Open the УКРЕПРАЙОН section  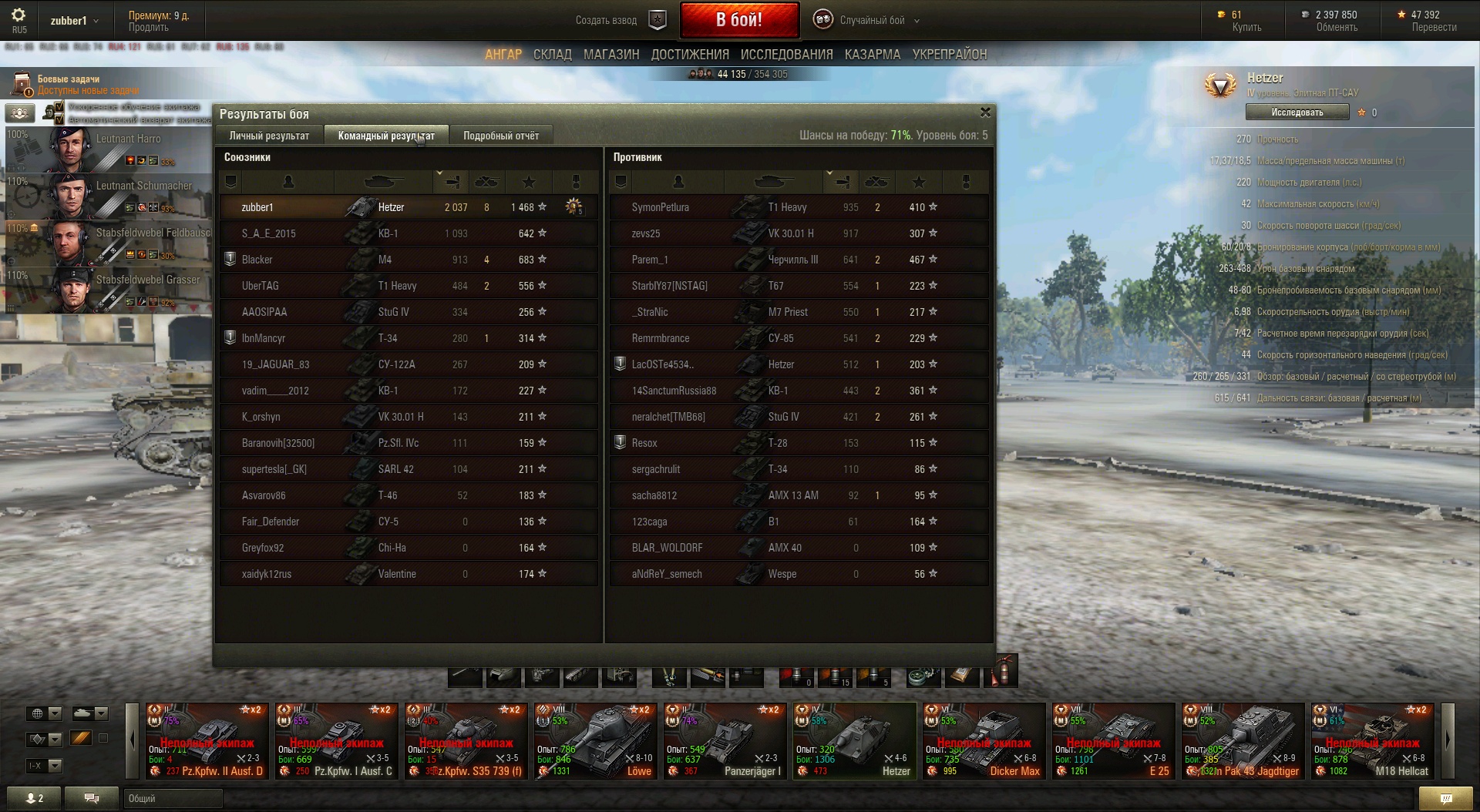[x=949, y=55]
